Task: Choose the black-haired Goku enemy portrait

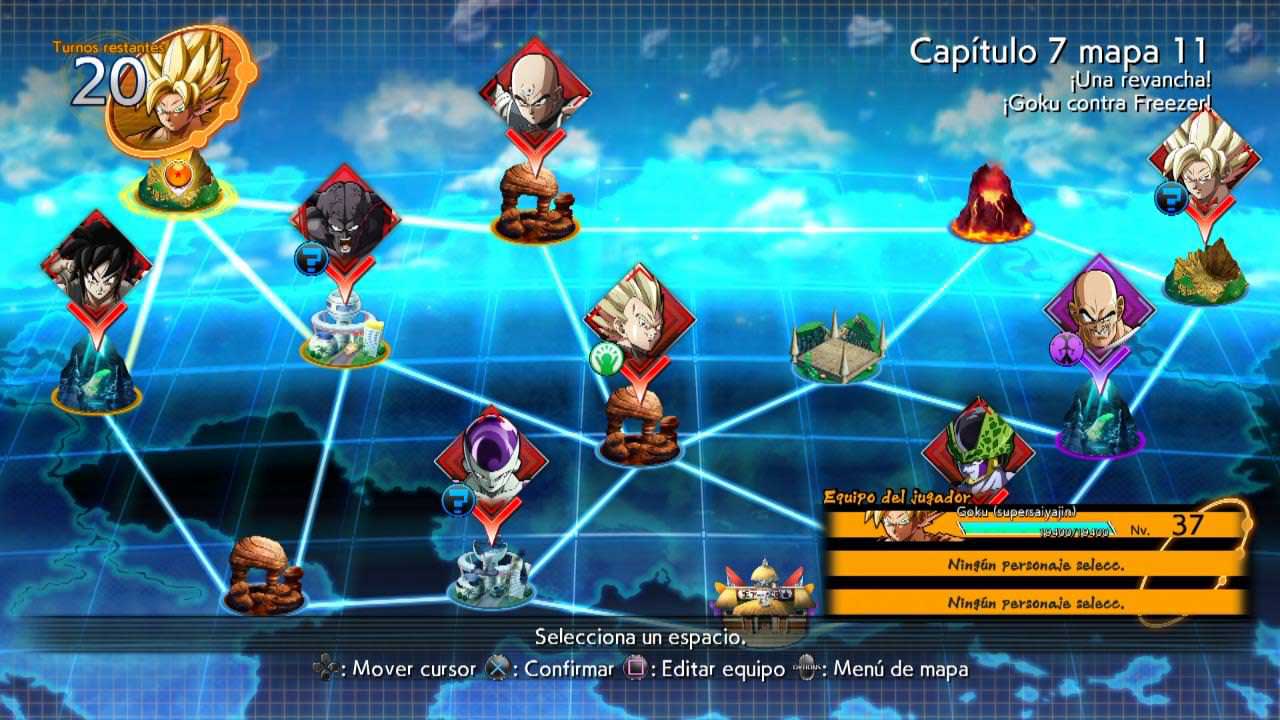Action: pos(96,264)
